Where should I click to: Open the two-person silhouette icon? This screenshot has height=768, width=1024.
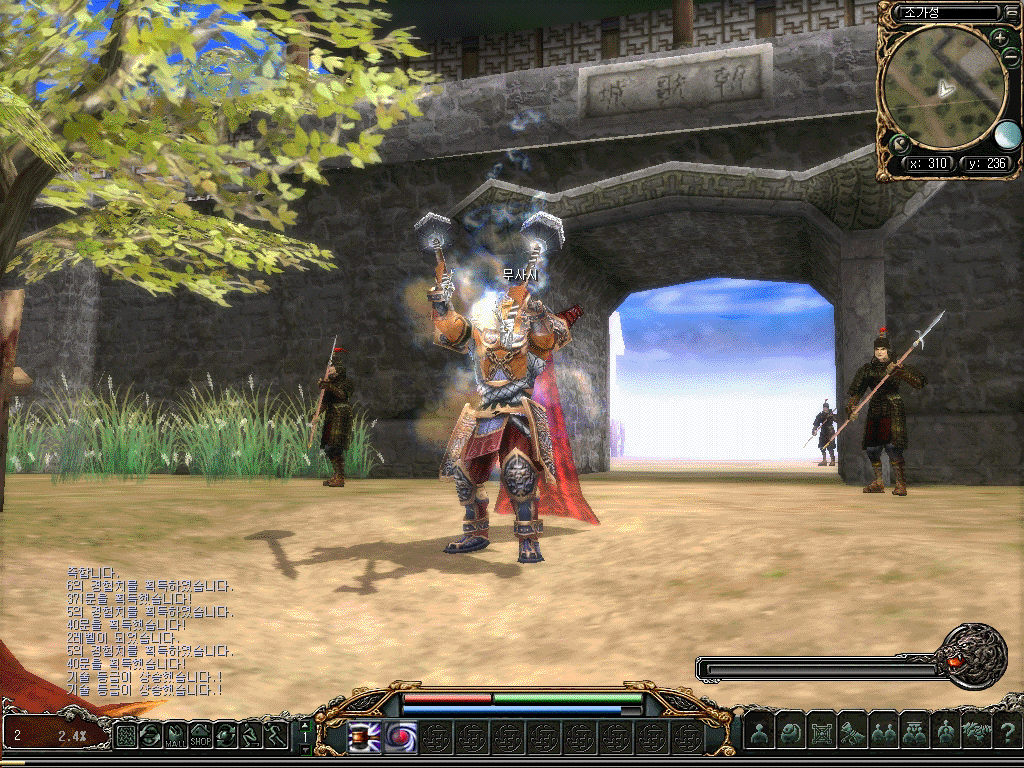(883, 734)
